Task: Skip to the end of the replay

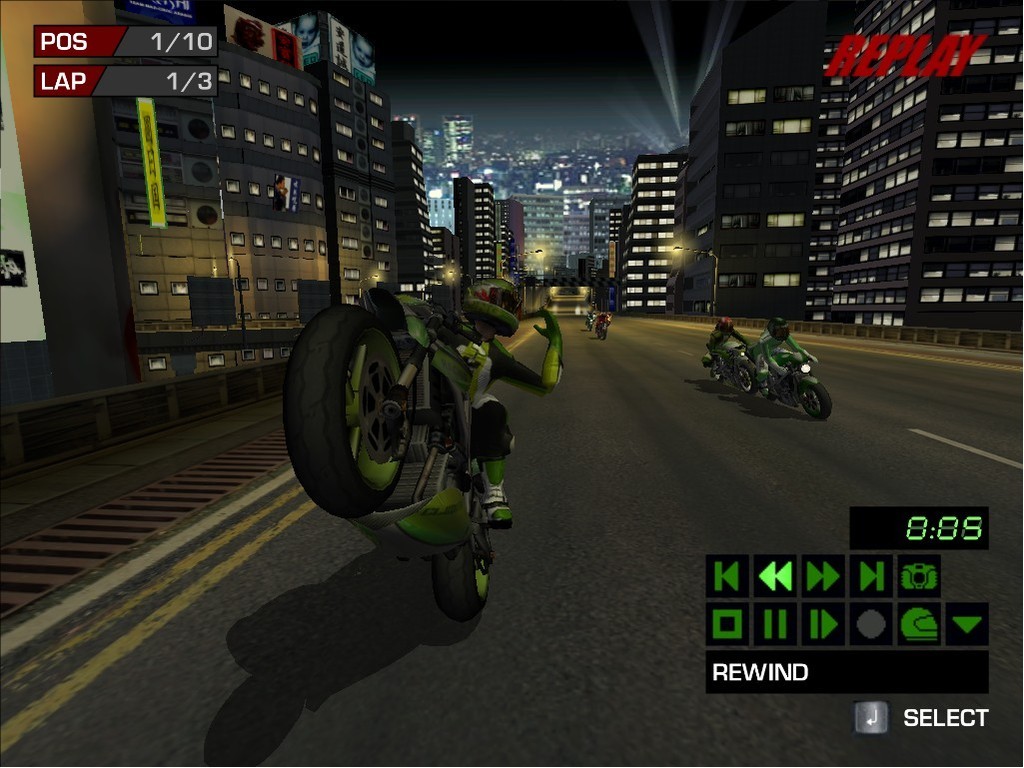Action: pyautogui.click(x=871, y=576)
